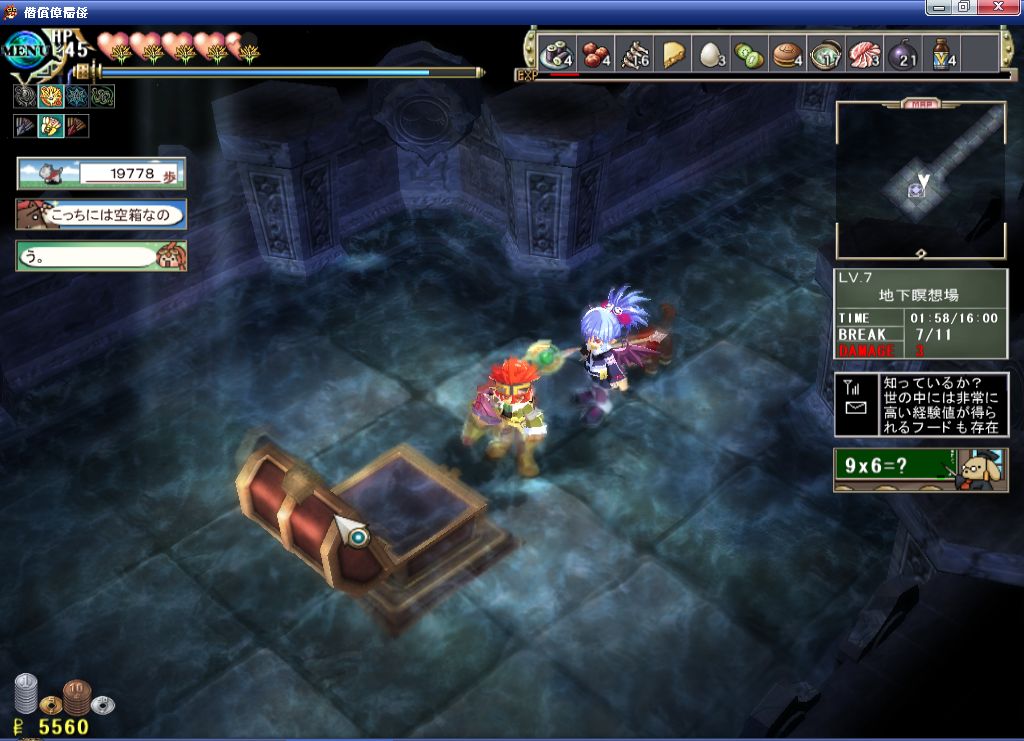
Task: Use the red berries food item
Action: [x=596, y=54]
